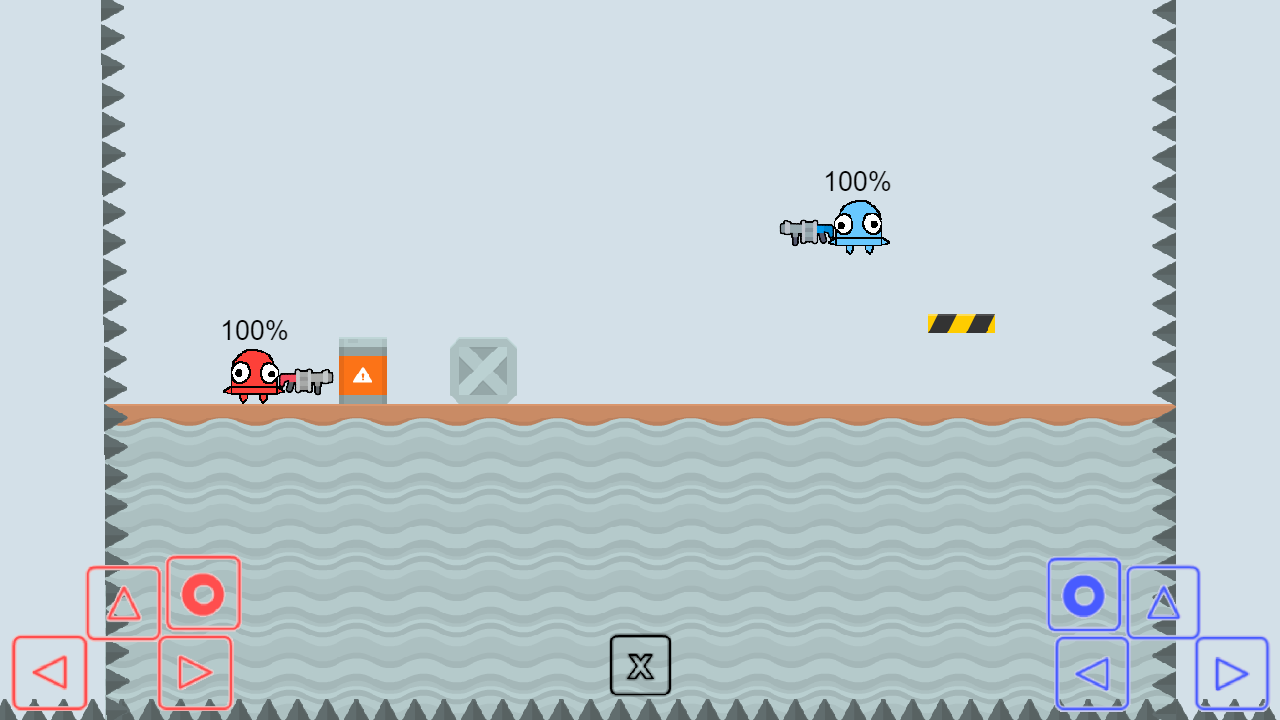Tap the central X action button
The width and height of the screenshot is (1280, 720).
tap(640, 665)
